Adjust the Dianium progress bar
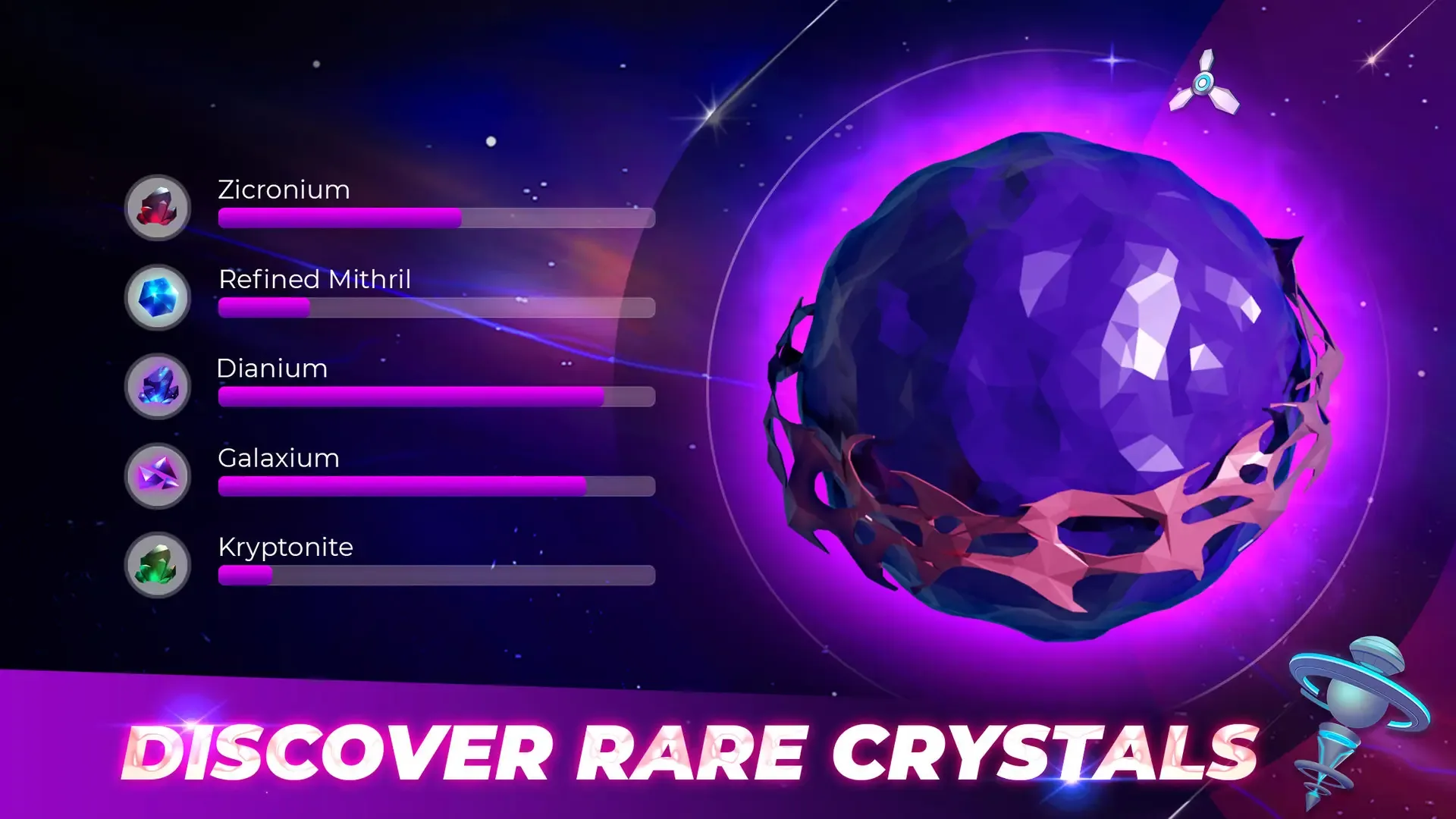 point(436,396)
